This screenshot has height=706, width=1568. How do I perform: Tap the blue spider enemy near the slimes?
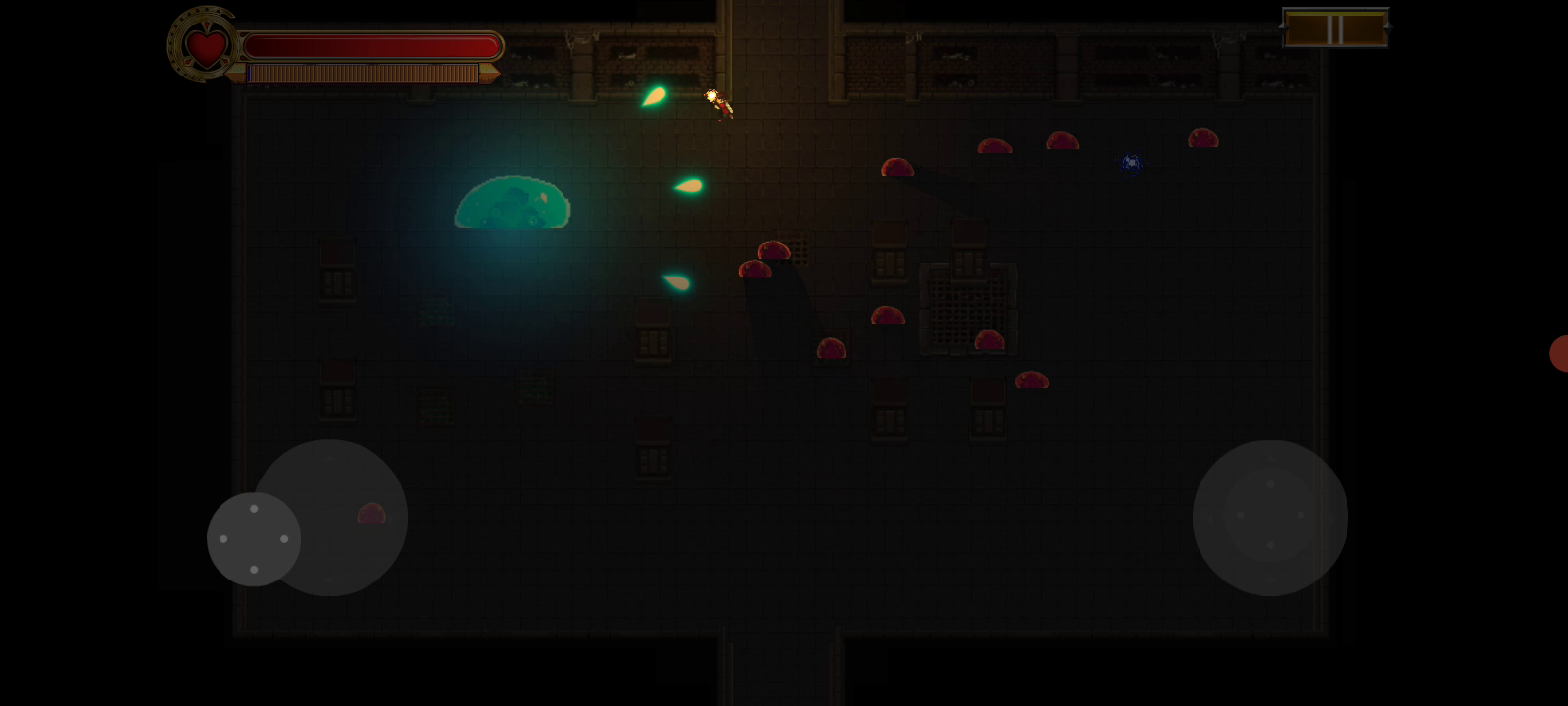(1129, 163)
